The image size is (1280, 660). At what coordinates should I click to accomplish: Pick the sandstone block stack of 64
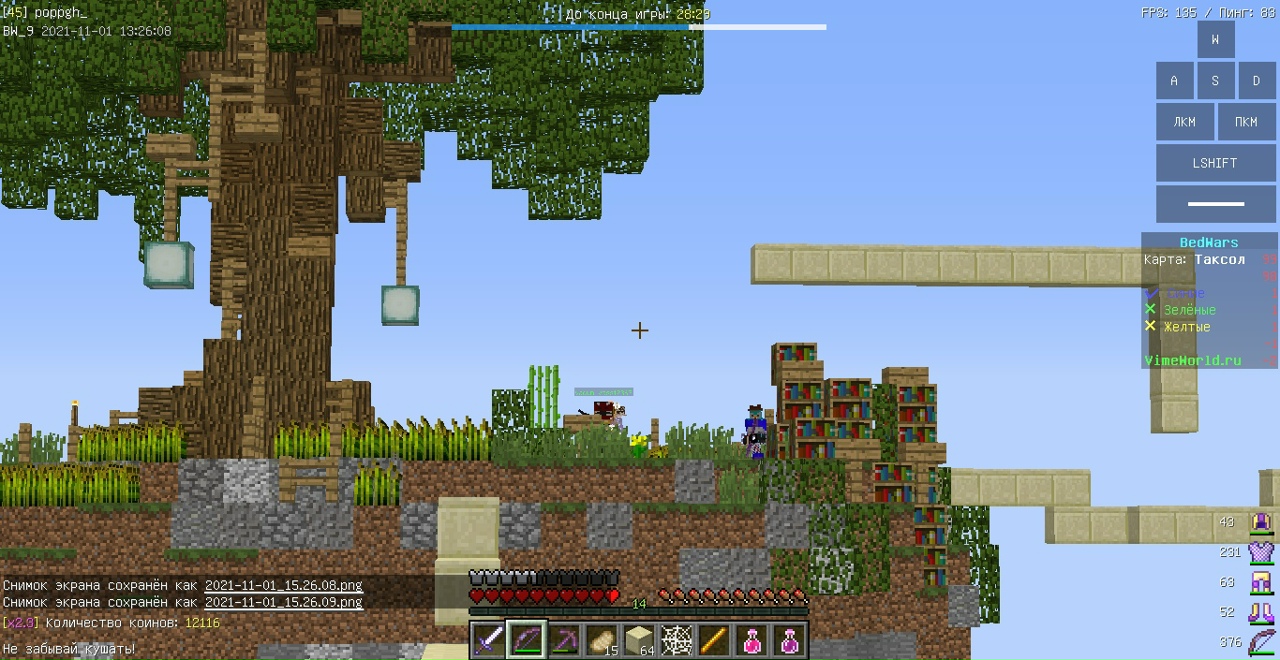click(639, 639)
